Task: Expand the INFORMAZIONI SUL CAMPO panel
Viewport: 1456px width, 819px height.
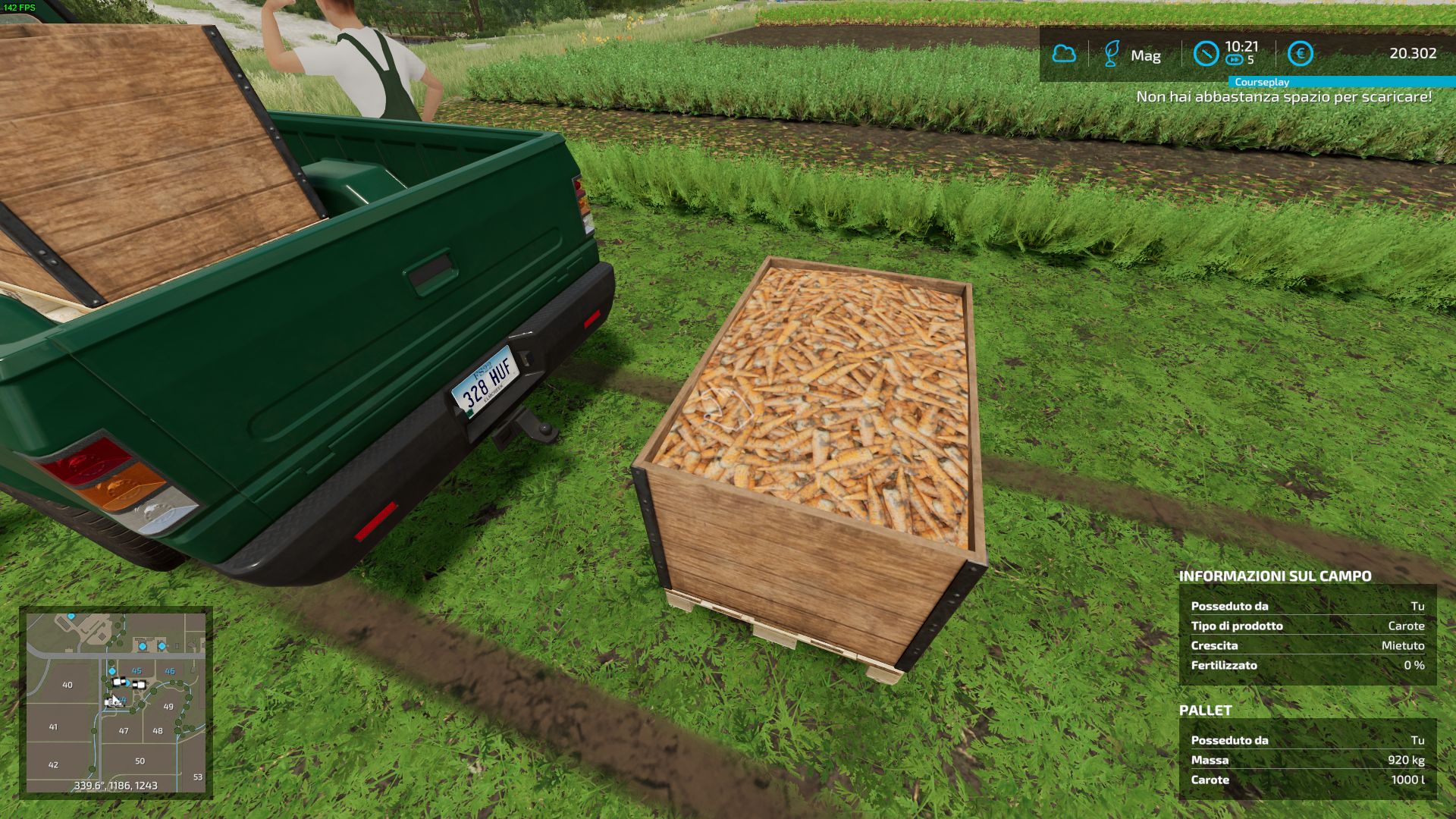Action: 1276,576
